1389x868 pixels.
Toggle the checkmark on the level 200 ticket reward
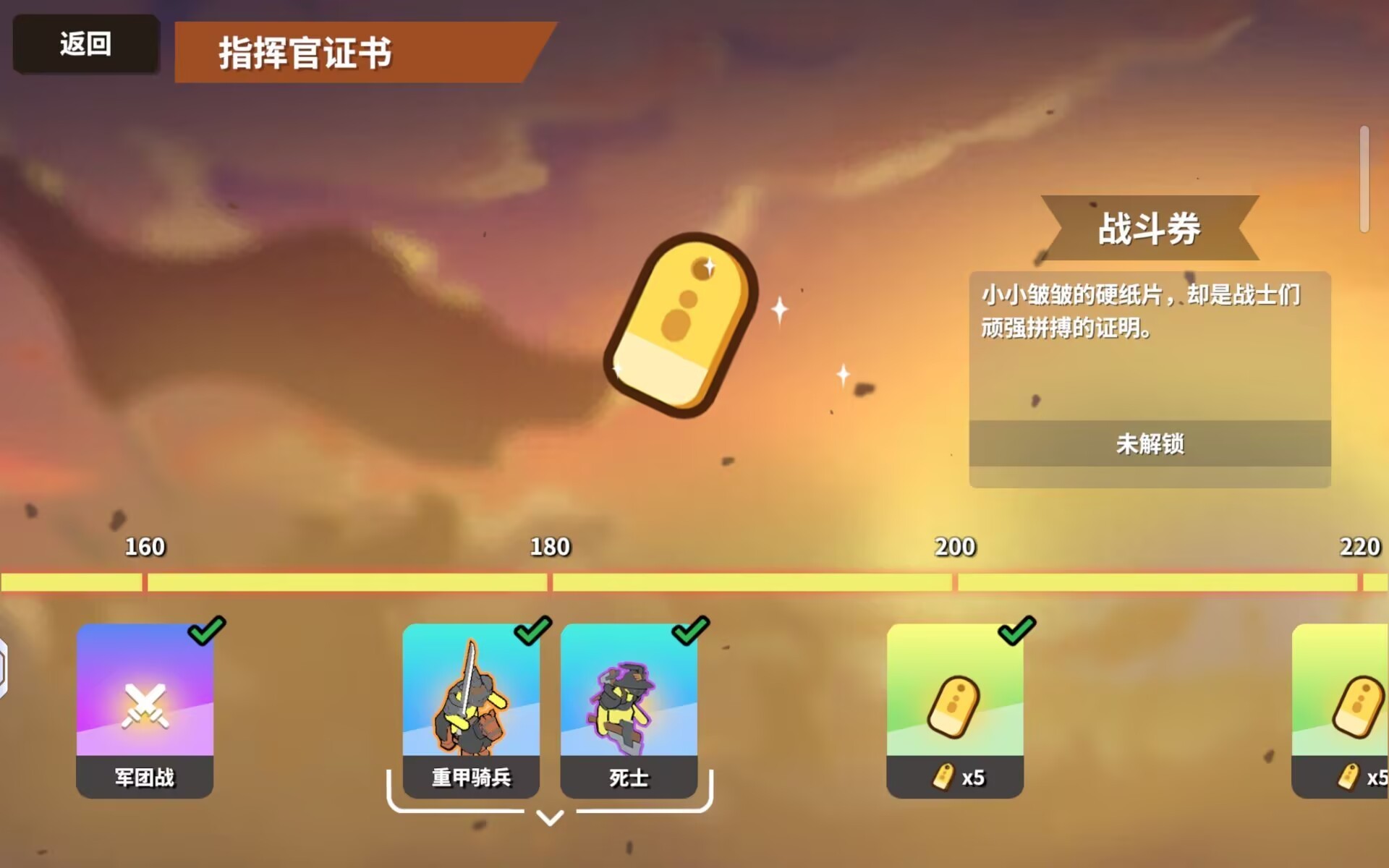point(1017,630)
